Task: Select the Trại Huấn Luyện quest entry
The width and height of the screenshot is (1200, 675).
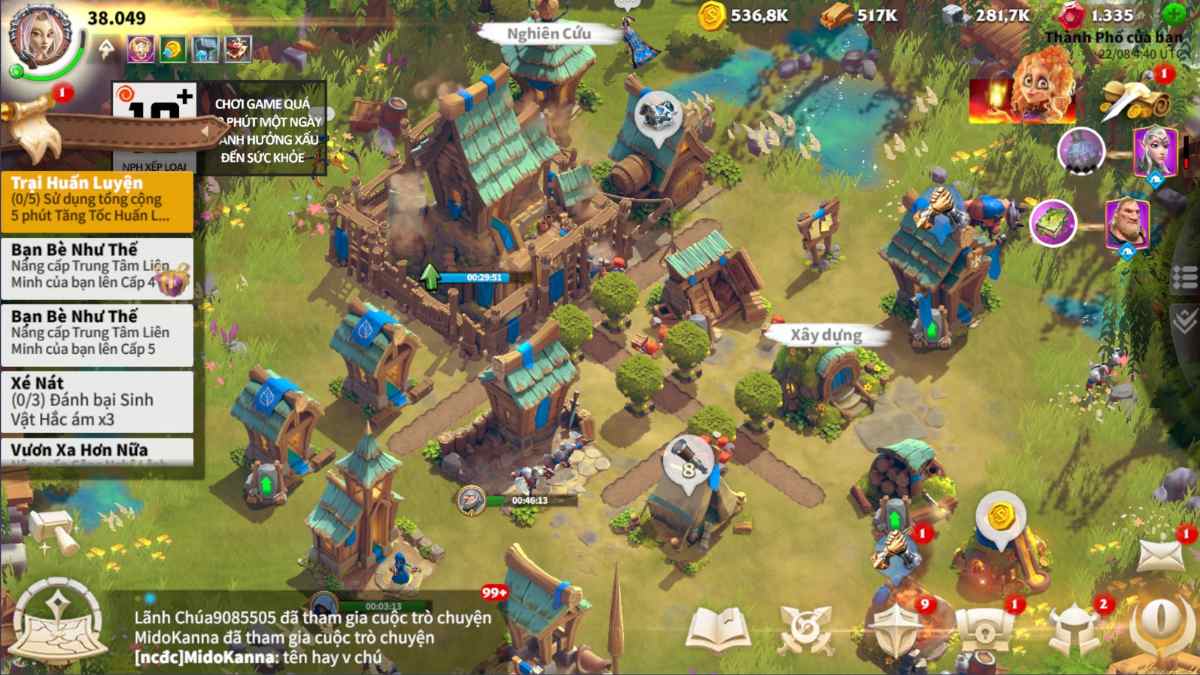Action: point(97,199)
